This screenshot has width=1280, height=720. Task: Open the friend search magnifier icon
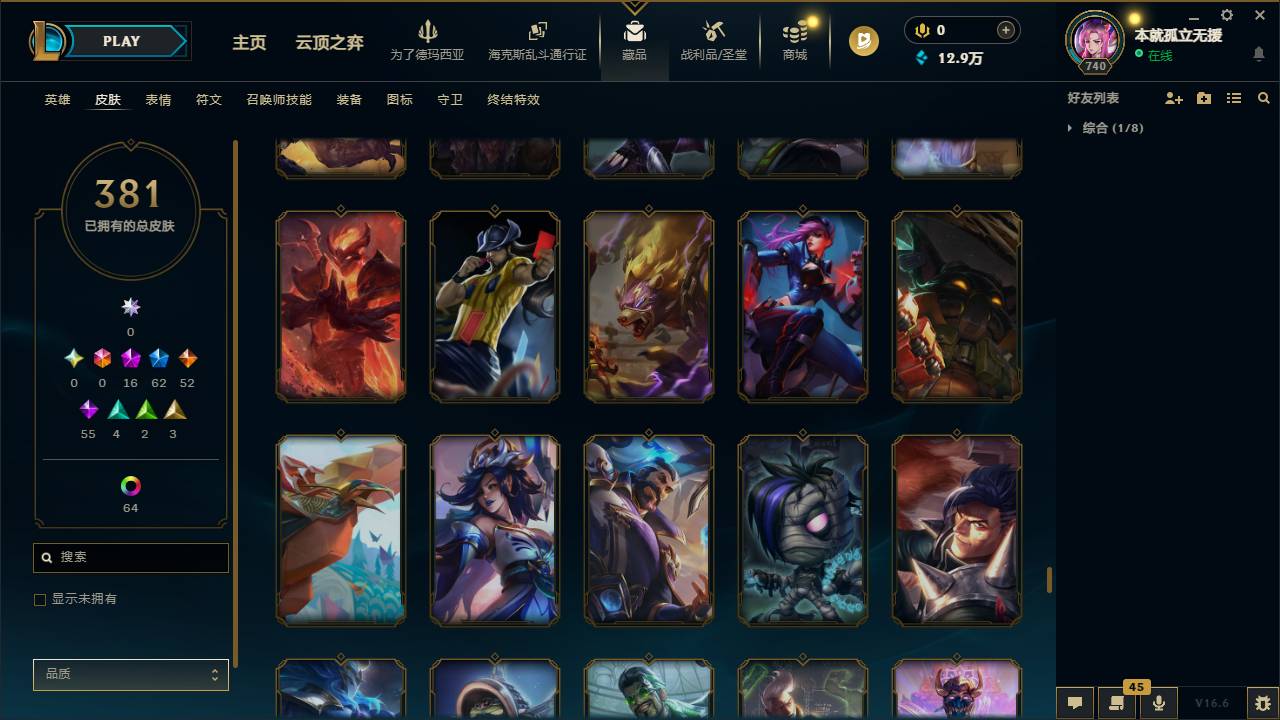click(x=1263, y=98)
